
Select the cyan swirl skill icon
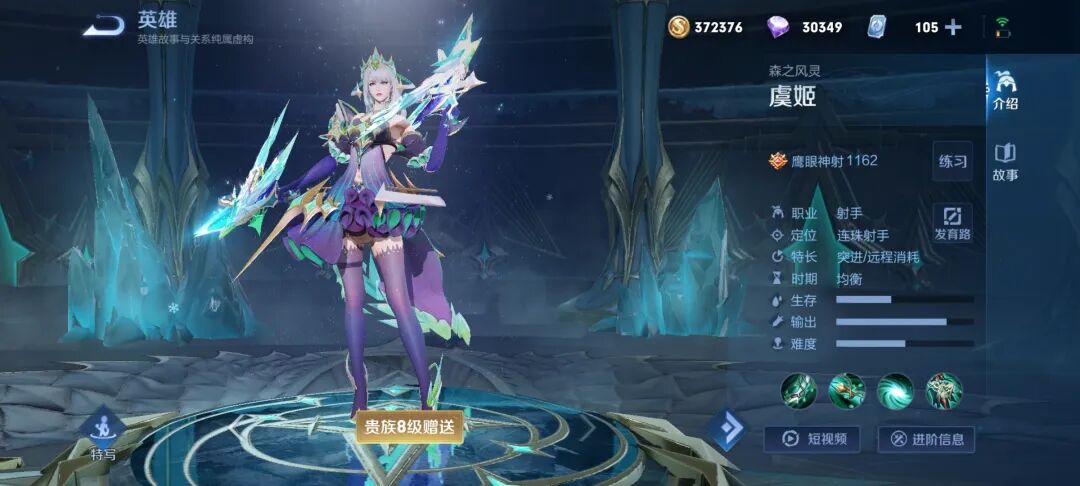click(x=895, y=390)
